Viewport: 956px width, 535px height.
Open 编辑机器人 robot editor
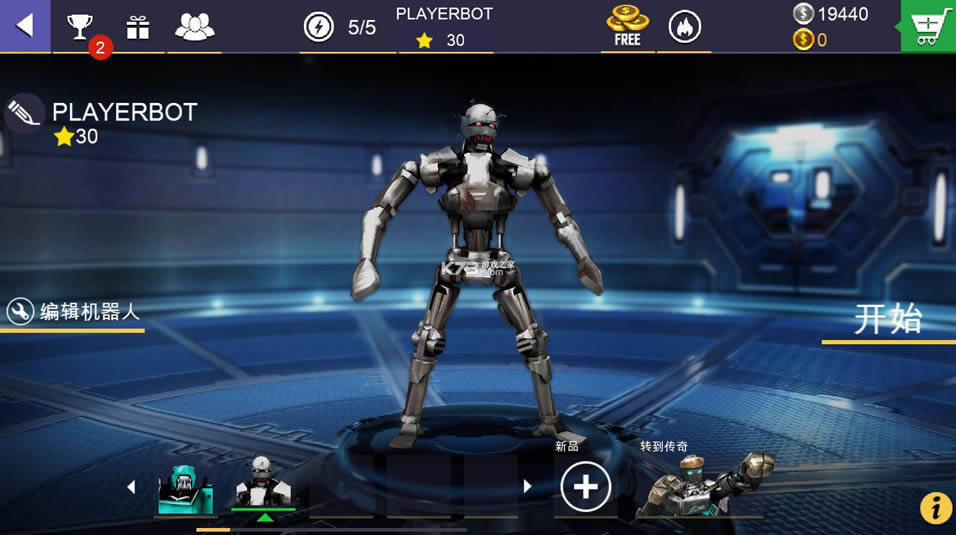click(75, 312)
